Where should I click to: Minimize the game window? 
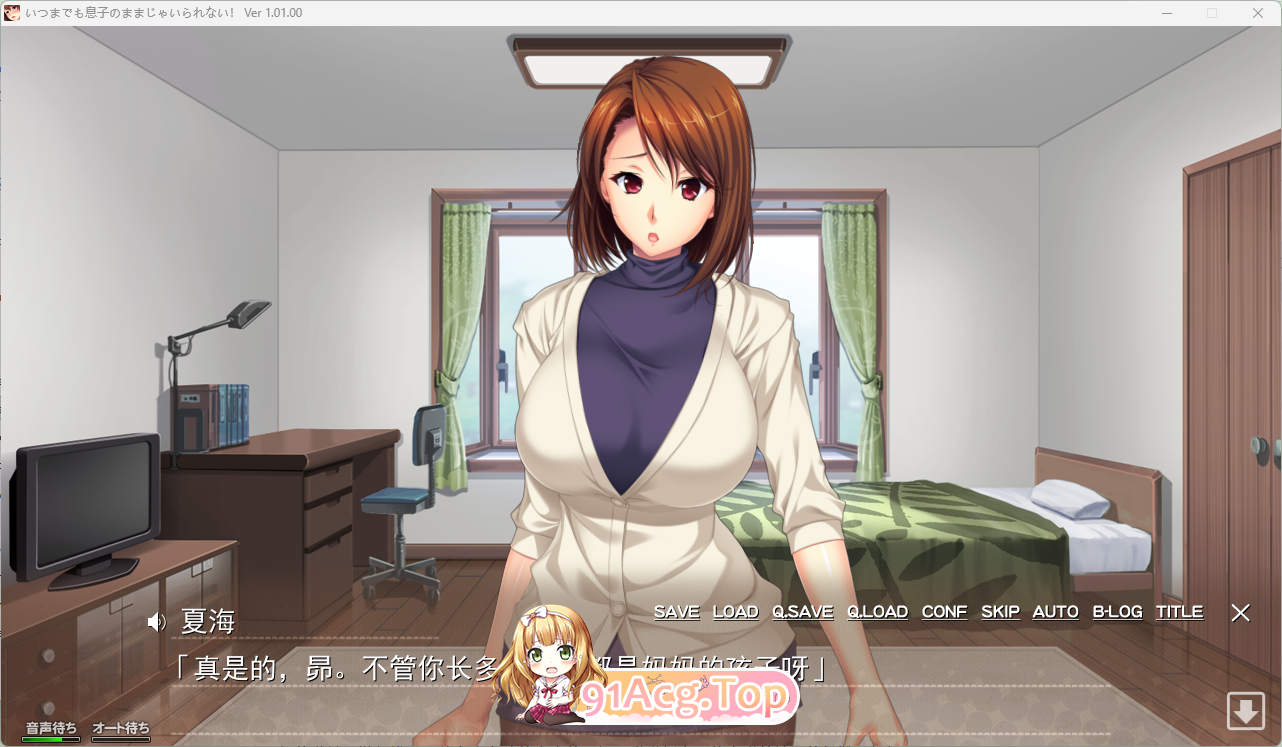pyautogui.click(x=1166, y=13)
